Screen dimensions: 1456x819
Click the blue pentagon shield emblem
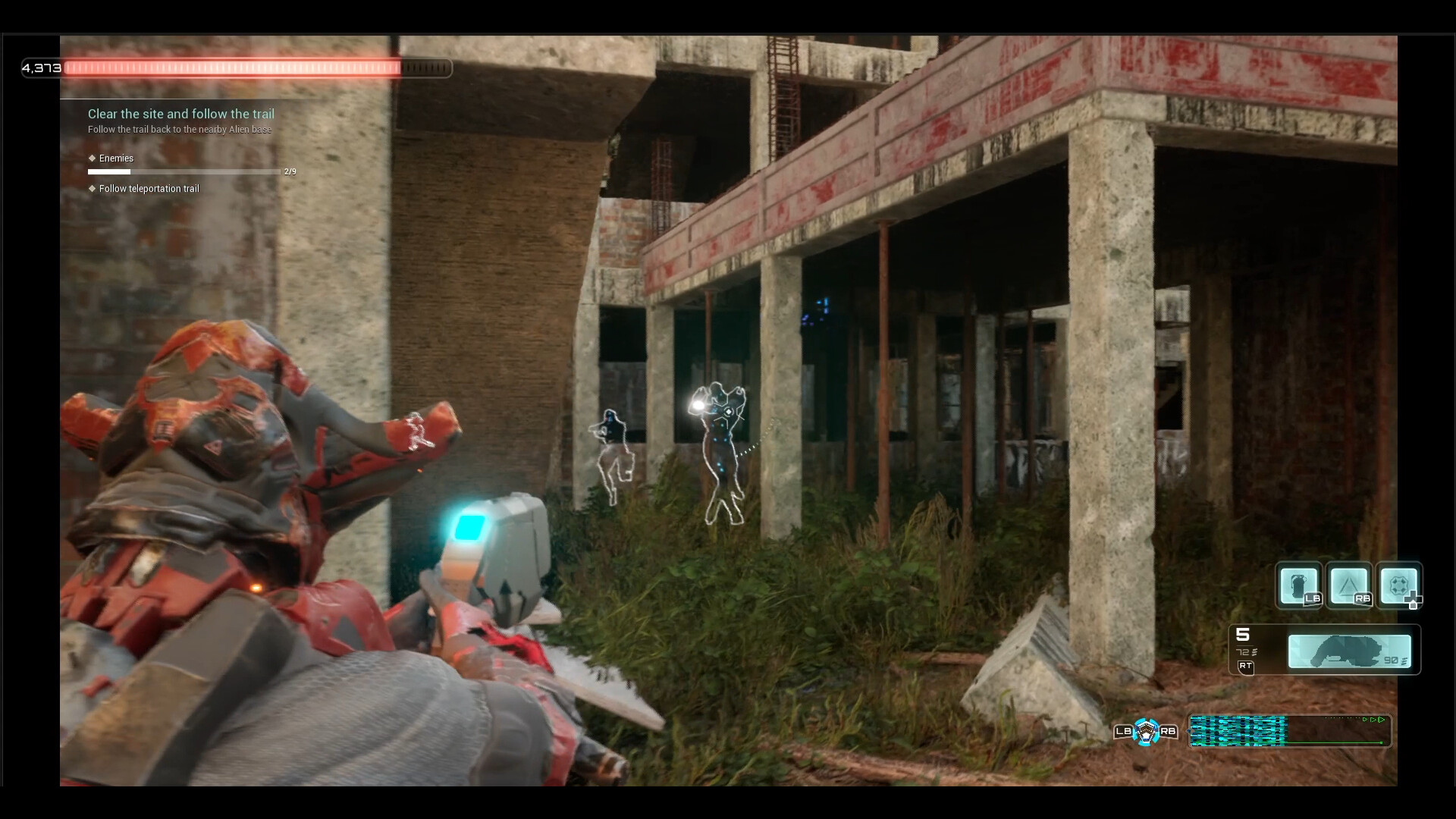[x=1145, y=732]
